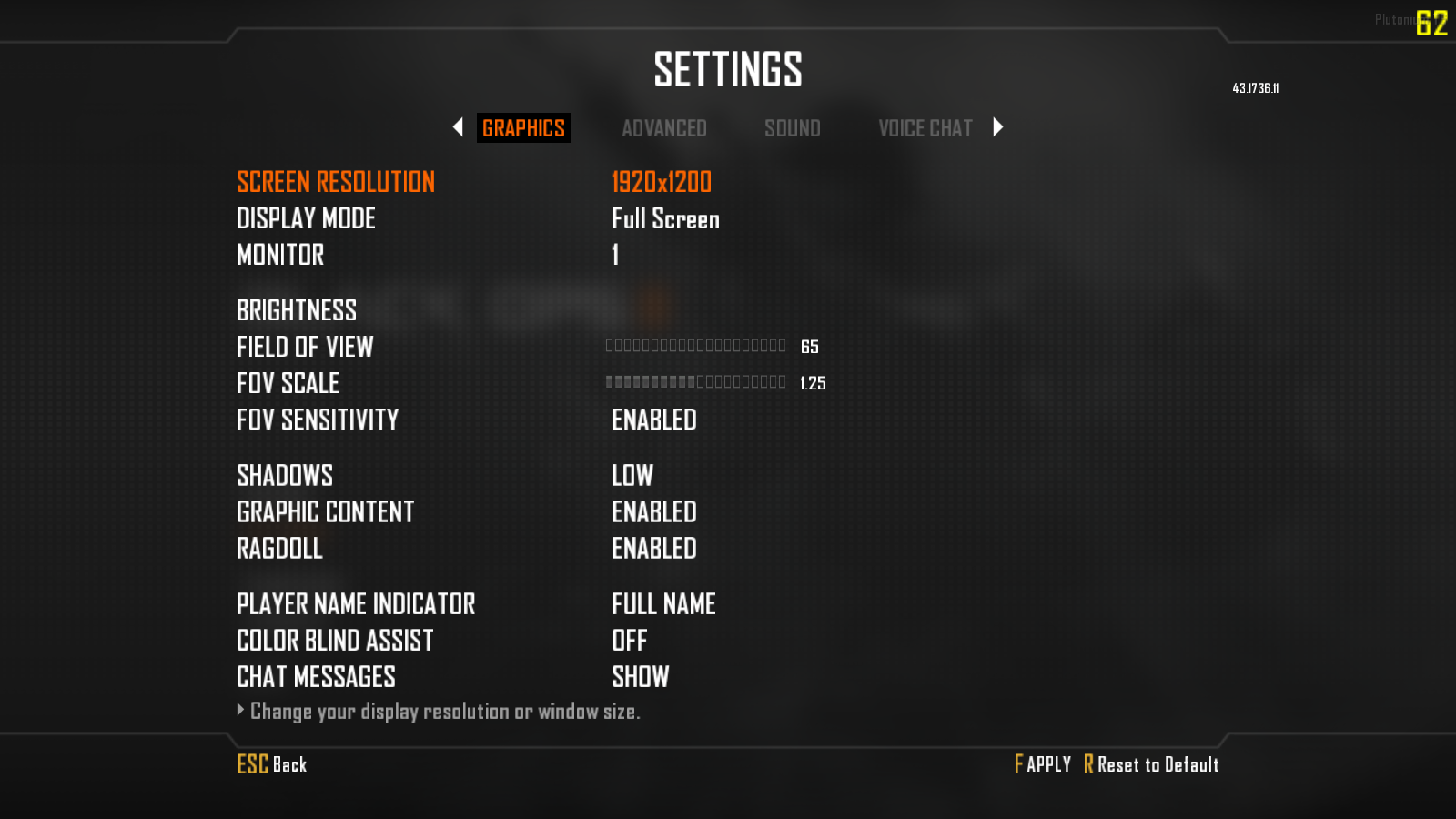Toggle the Graphic Content option
The width and height of the screenshot is (1456, 819).
[x=653, y=512]
